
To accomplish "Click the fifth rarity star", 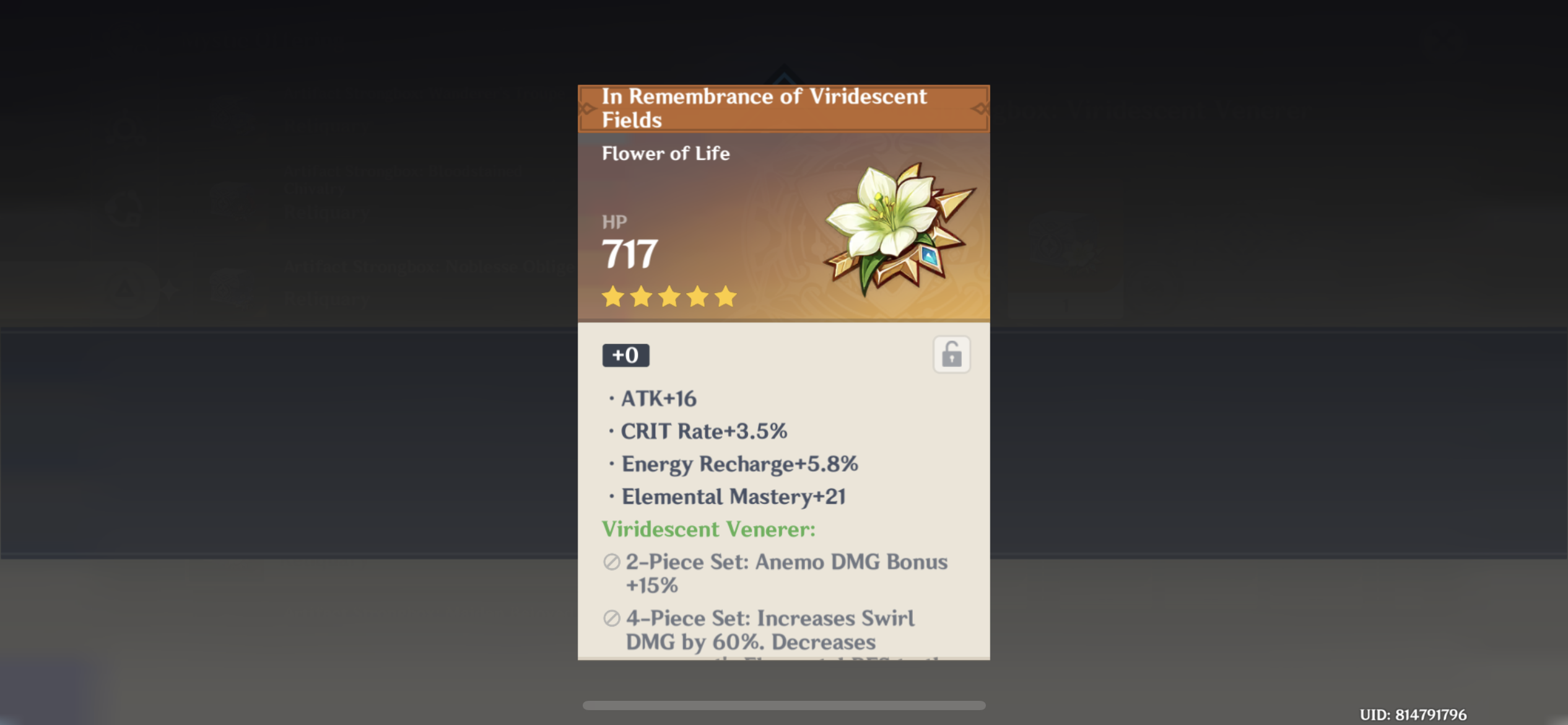I will coord(726,297).
